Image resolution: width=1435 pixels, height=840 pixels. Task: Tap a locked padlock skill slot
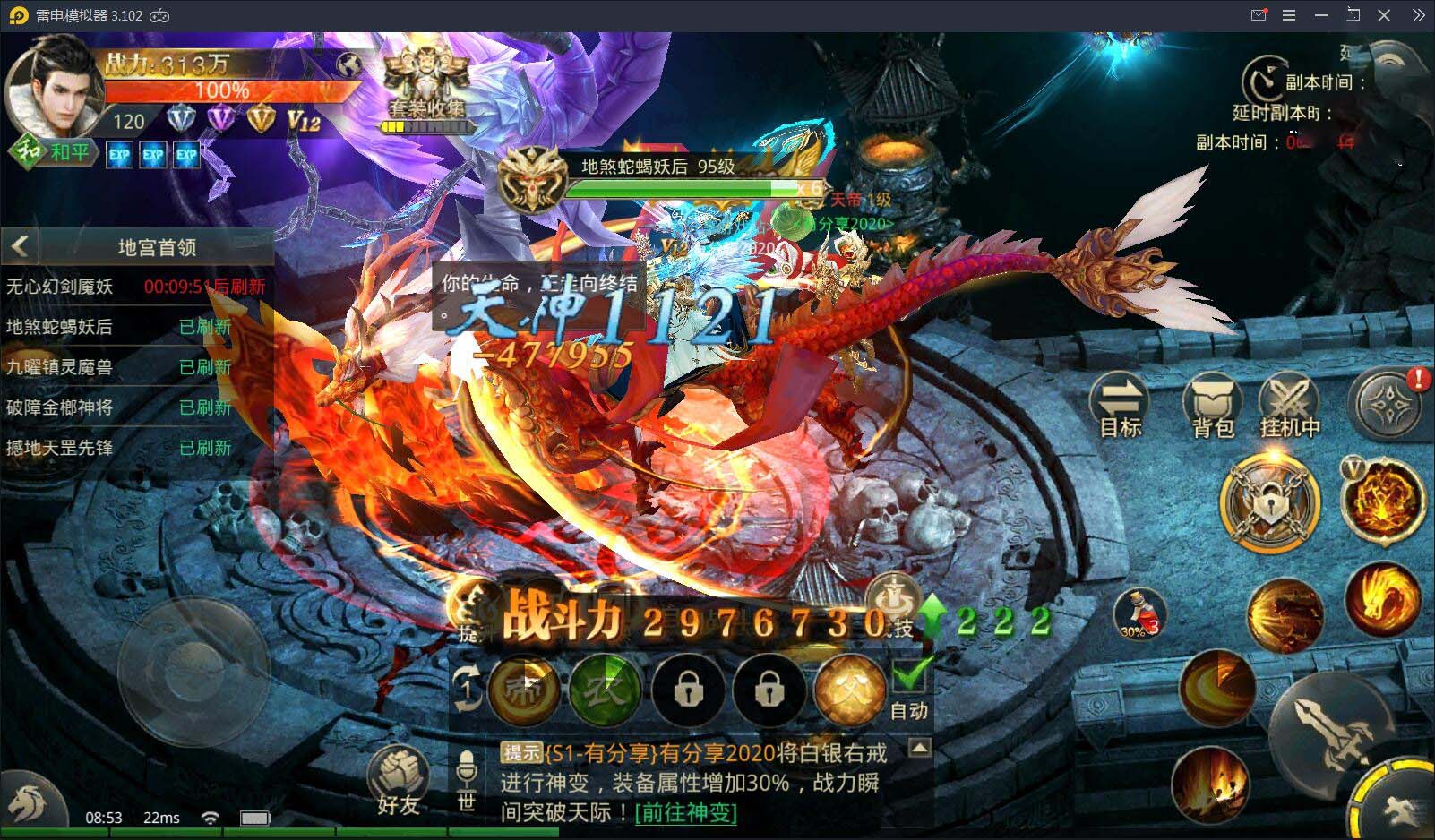[688, 691]
